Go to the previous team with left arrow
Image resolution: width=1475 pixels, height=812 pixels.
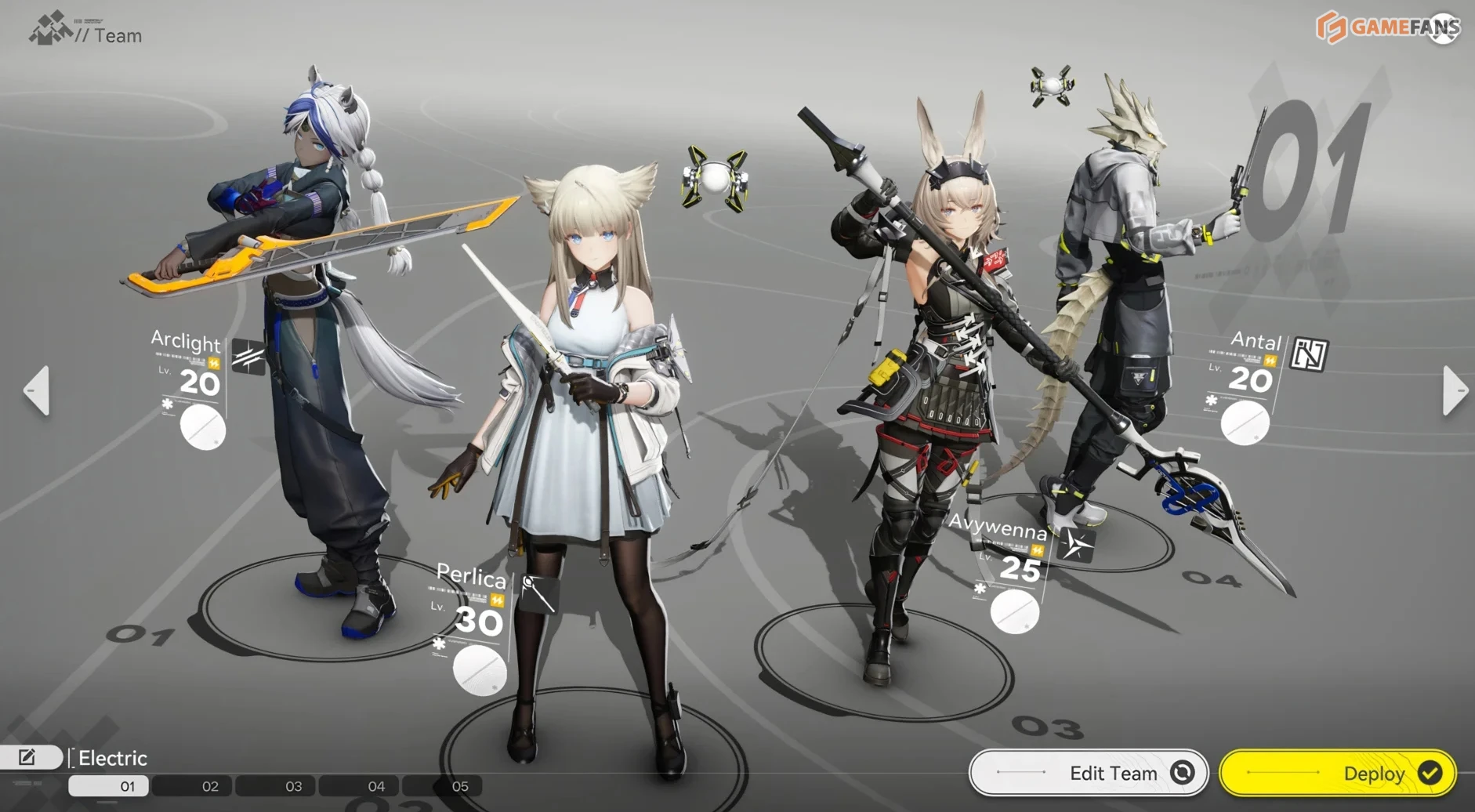point(37,390)
